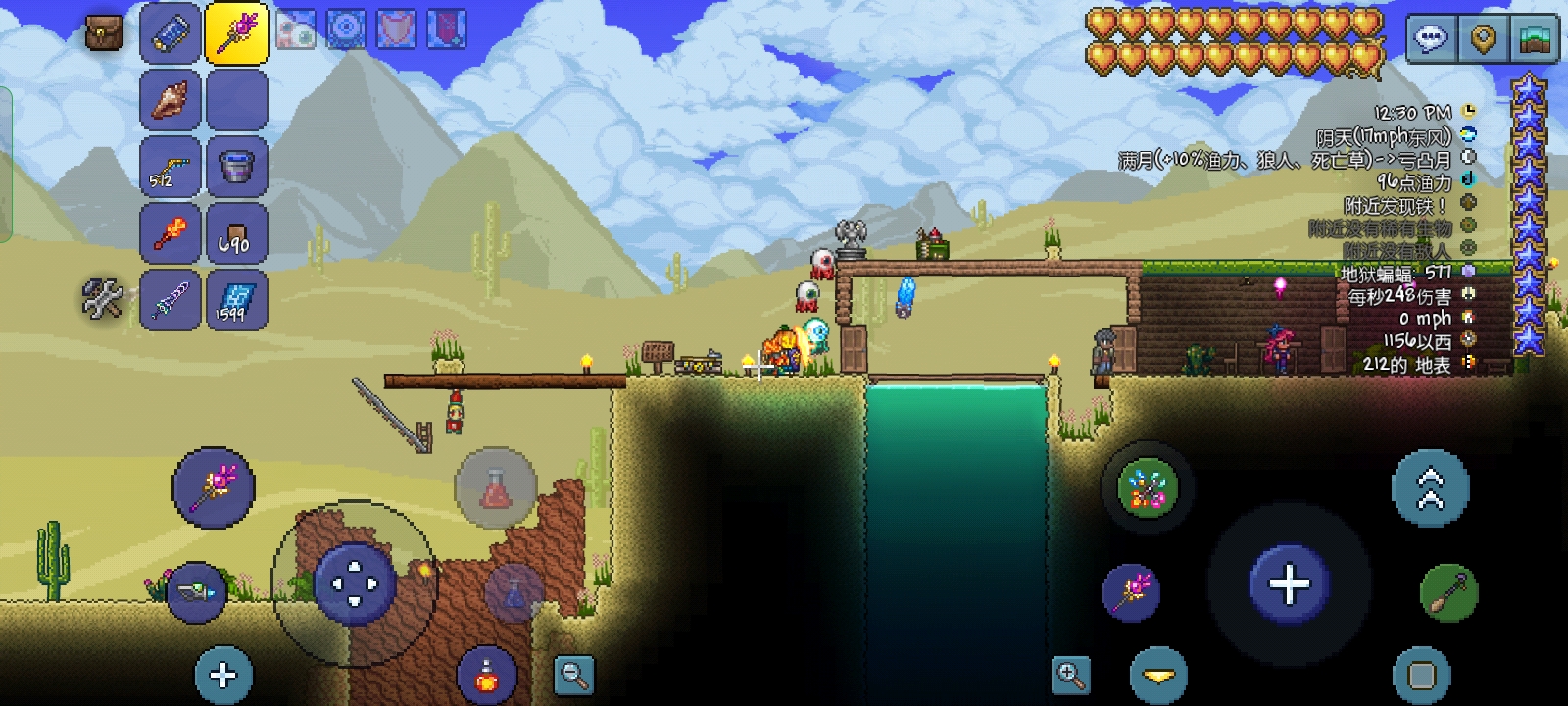Use the grappling hook button

tap(1448, 592)
